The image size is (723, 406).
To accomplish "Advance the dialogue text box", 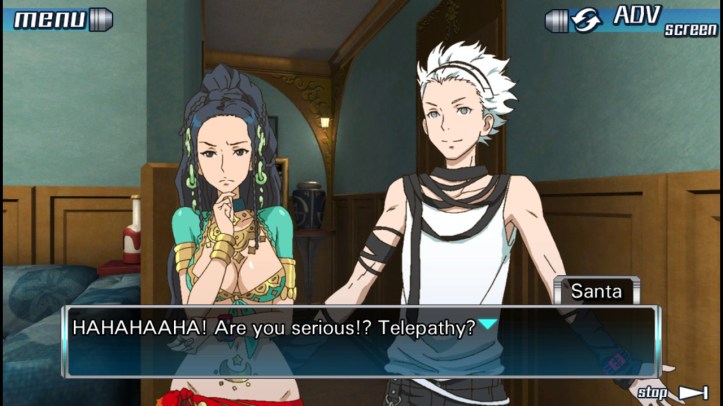I will [361, 341].
